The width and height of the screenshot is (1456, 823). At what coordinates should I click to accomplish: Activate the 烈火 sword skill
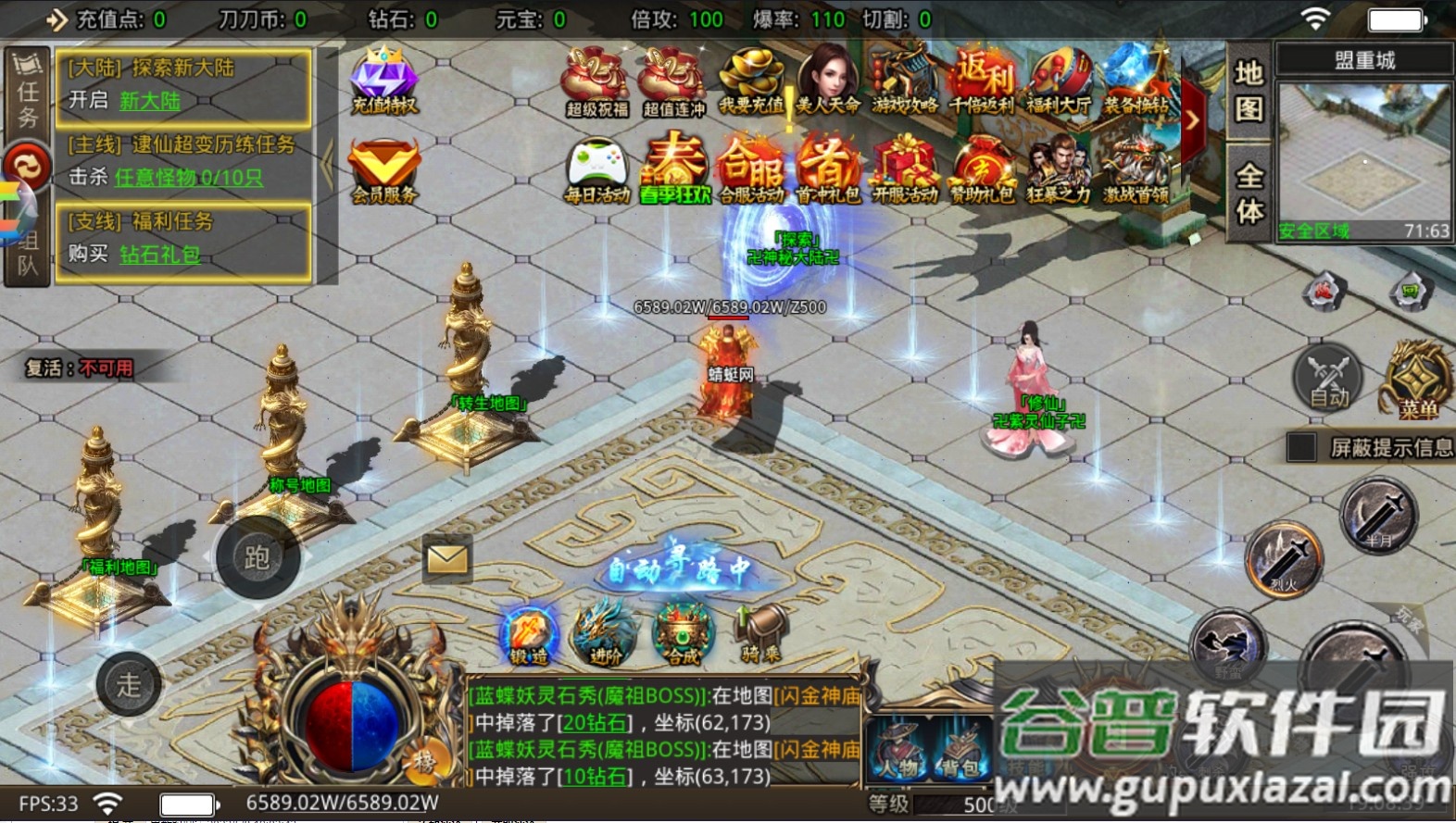point(1285,558)
